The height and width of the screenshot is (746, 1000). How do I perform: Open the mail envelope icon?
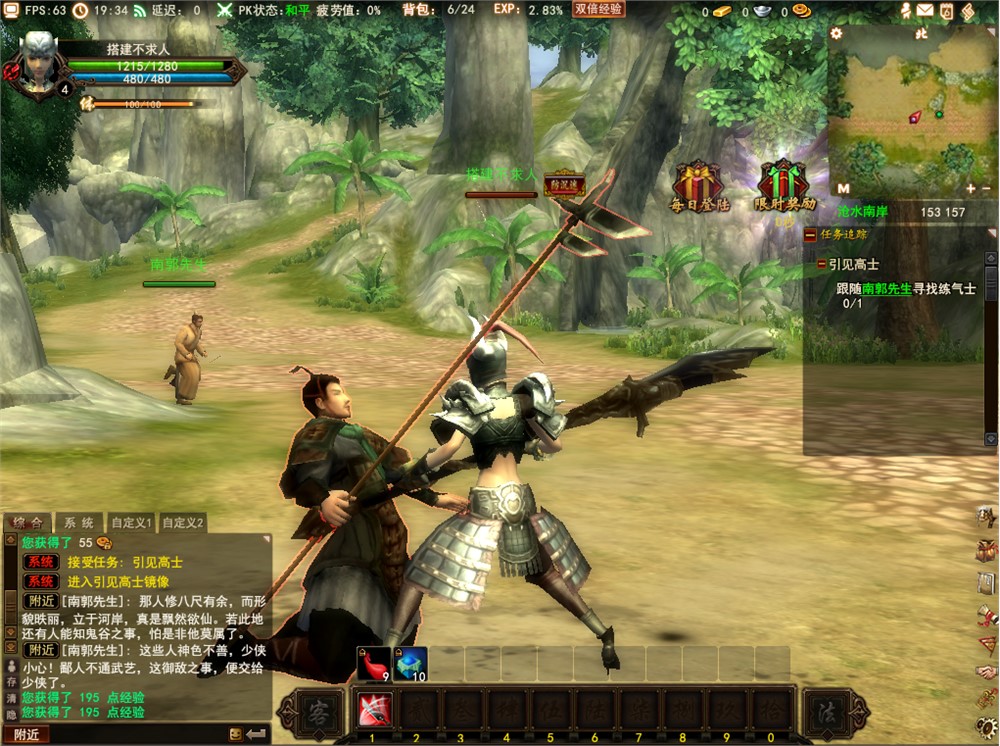[x=925, y=11]
